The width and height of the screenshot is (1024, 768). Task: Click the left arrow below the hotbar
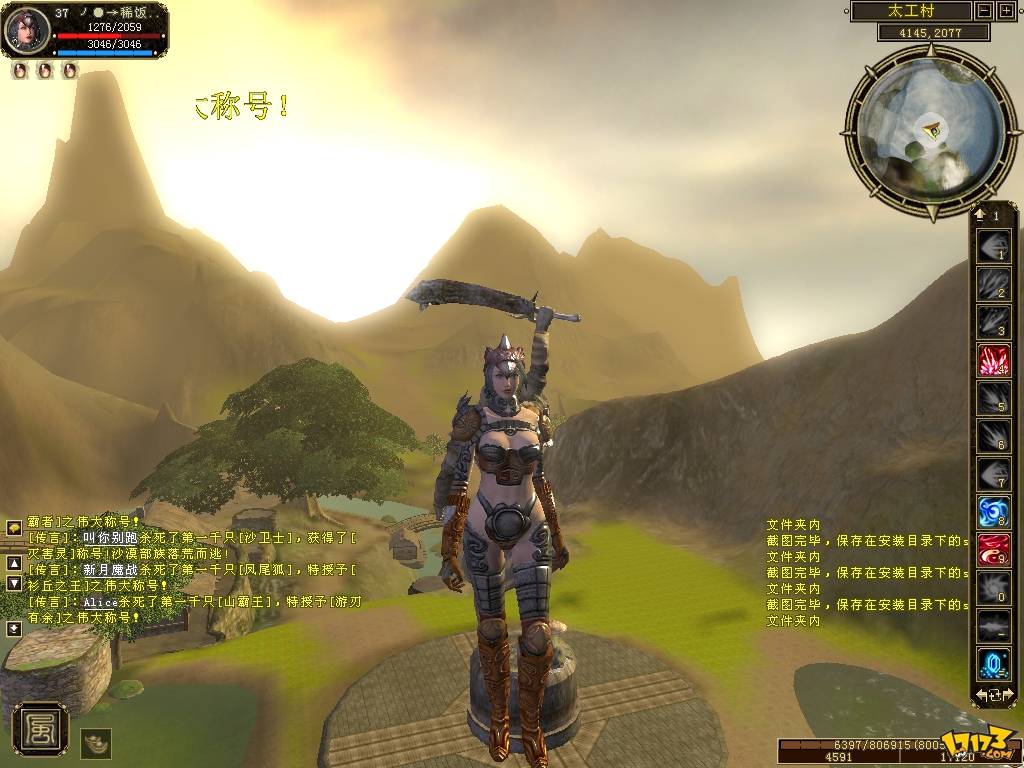coord(981,694)
